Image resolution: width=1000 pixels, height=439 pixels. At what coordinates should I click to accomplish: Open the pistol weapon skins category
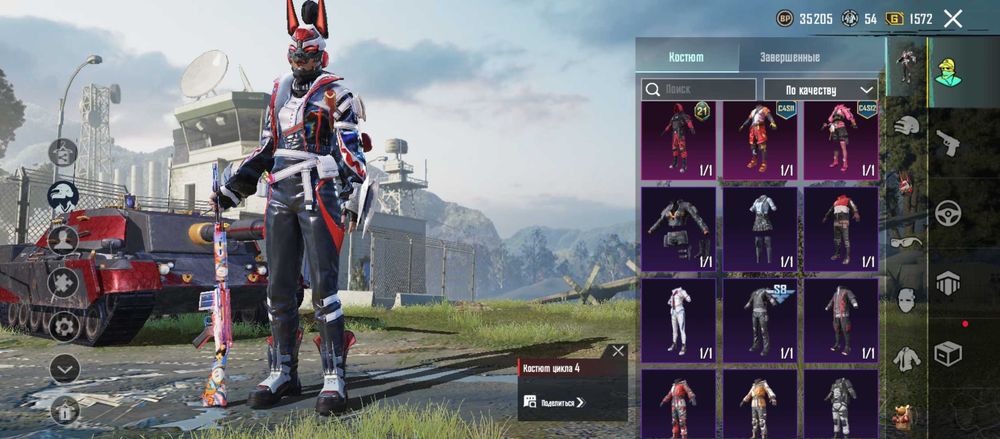click(x=947, y=142)
